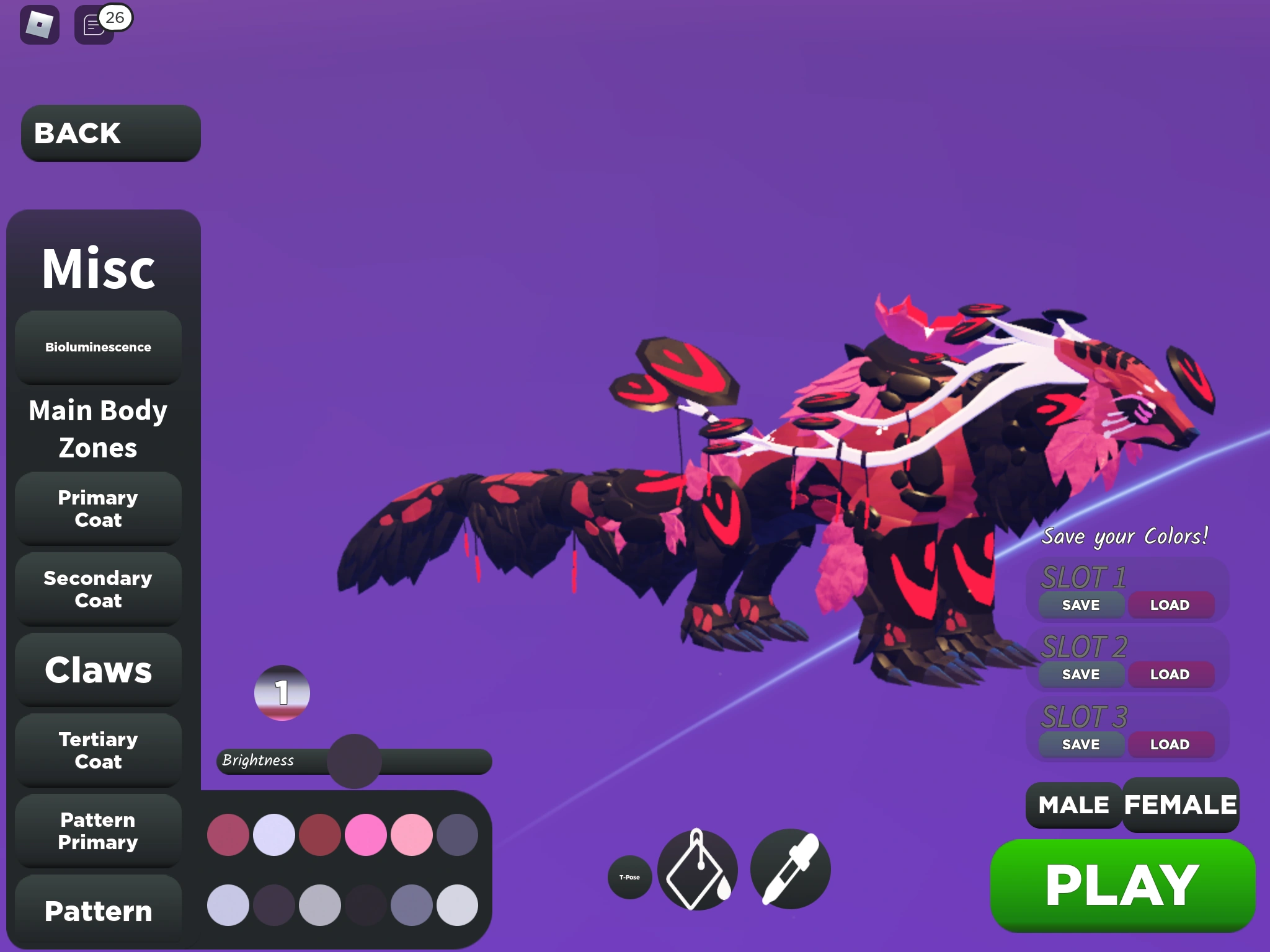The height and width of the screenshot is (952, 1270).
Task: Select the paint bucket fill tool
Action: click(x=697, y=870)
